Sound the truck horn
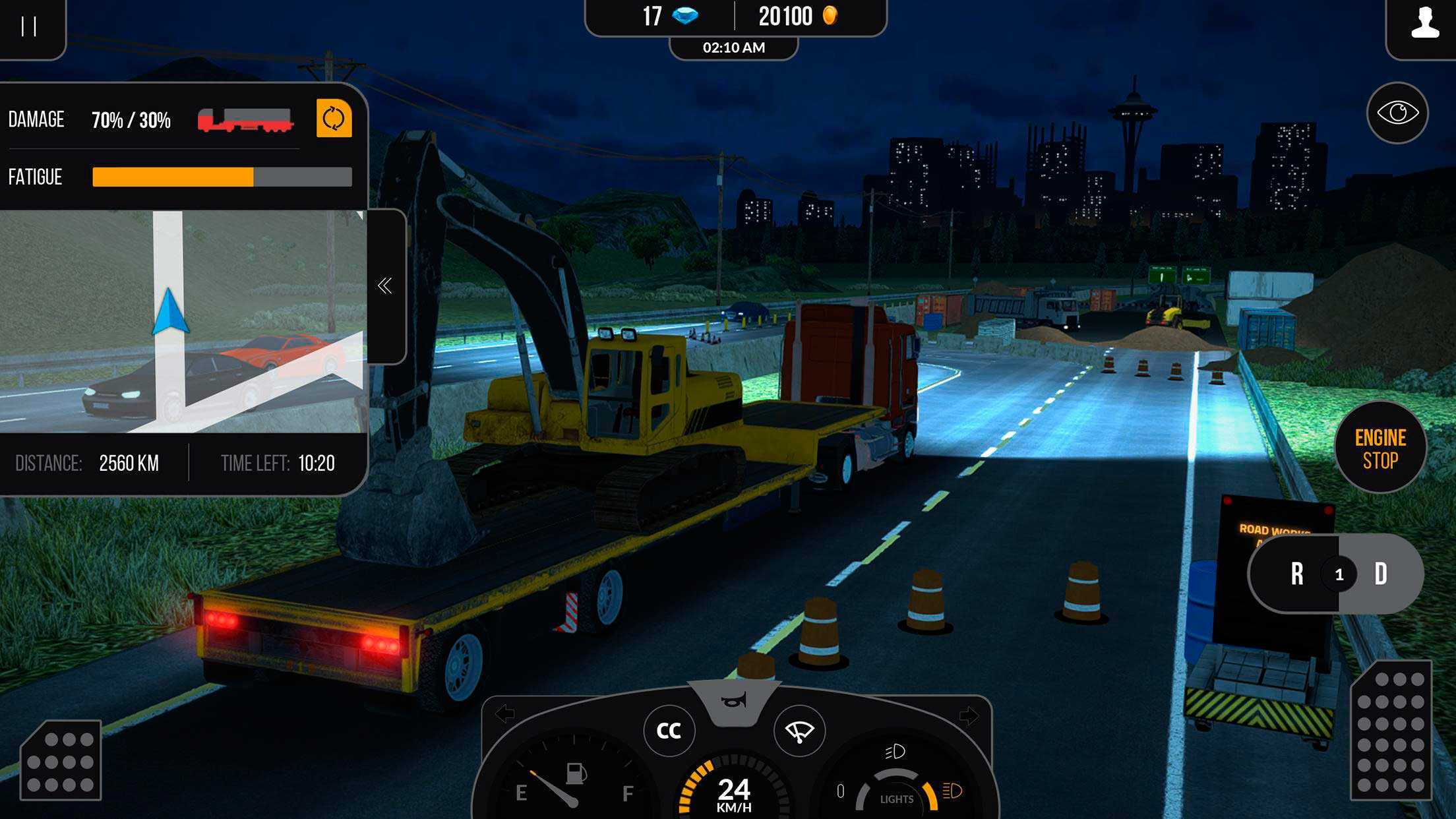 click(x=734, y=702)
